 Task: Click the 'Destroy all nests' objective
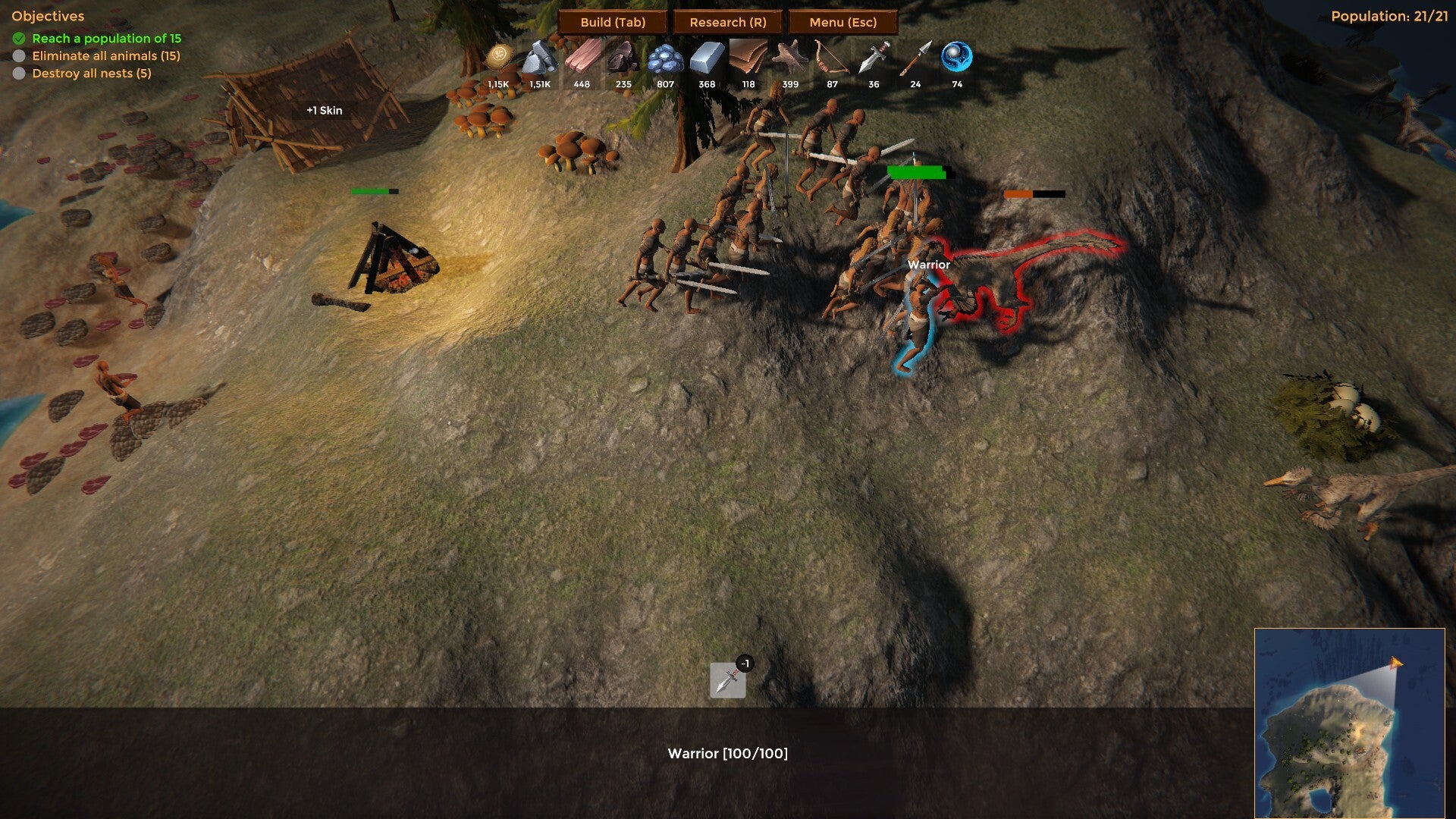tap(91, 73)
